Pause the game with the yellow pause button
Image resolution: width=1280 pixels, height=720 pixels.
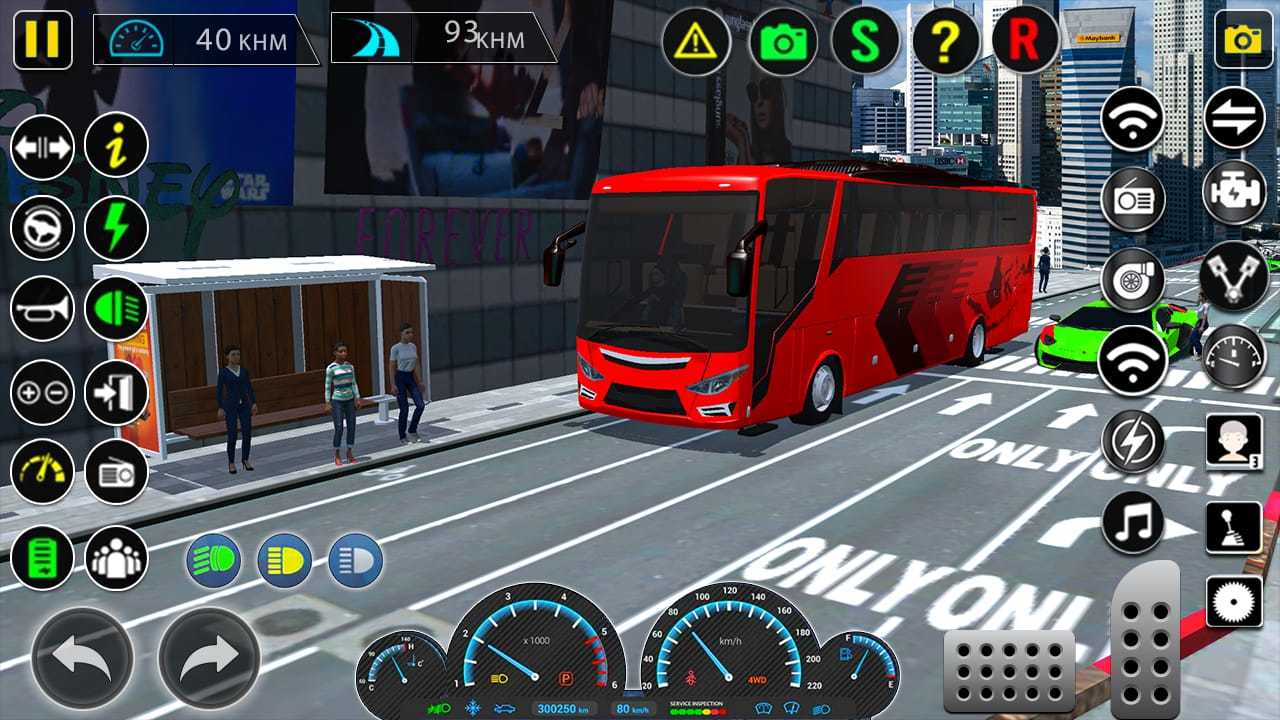coord(42,40)
